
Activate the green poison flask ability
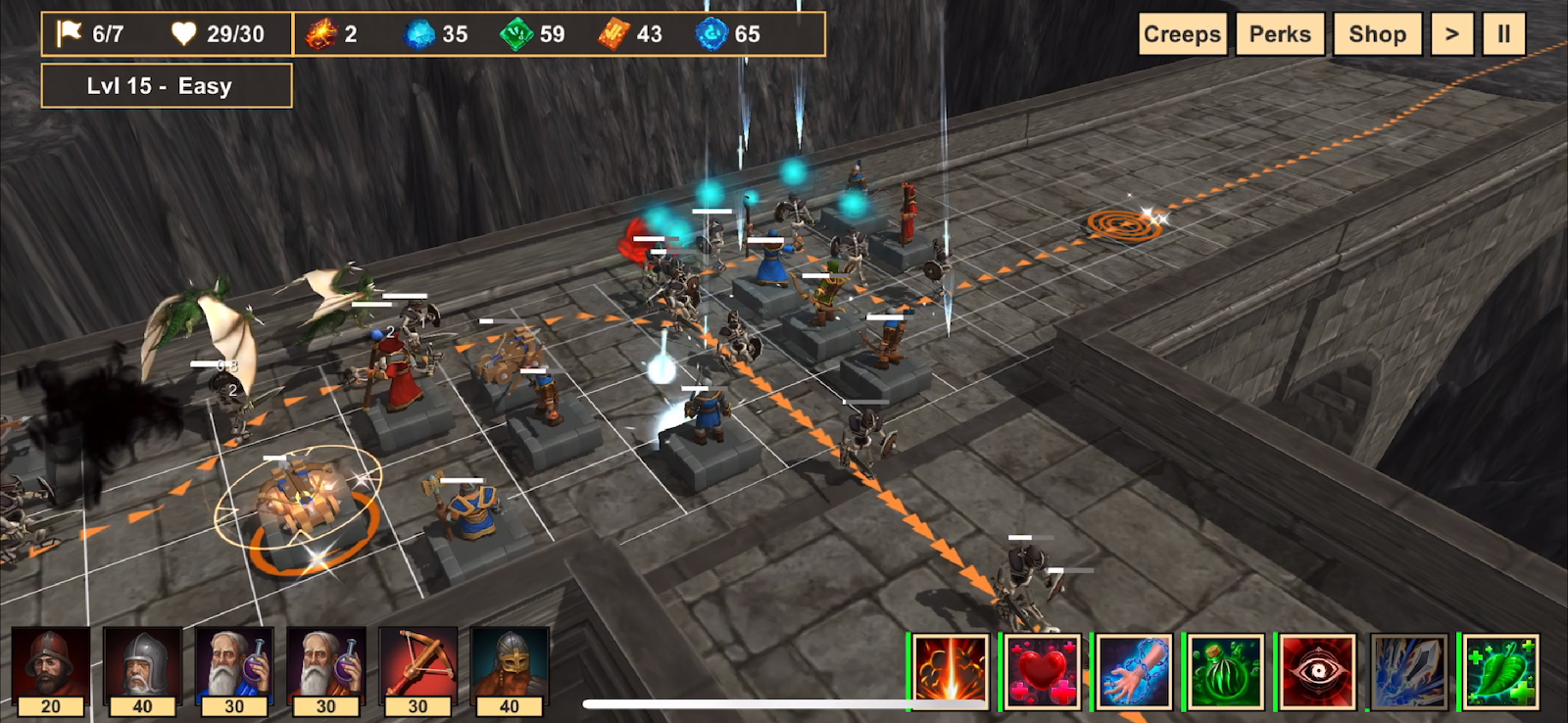point(1226,671)
